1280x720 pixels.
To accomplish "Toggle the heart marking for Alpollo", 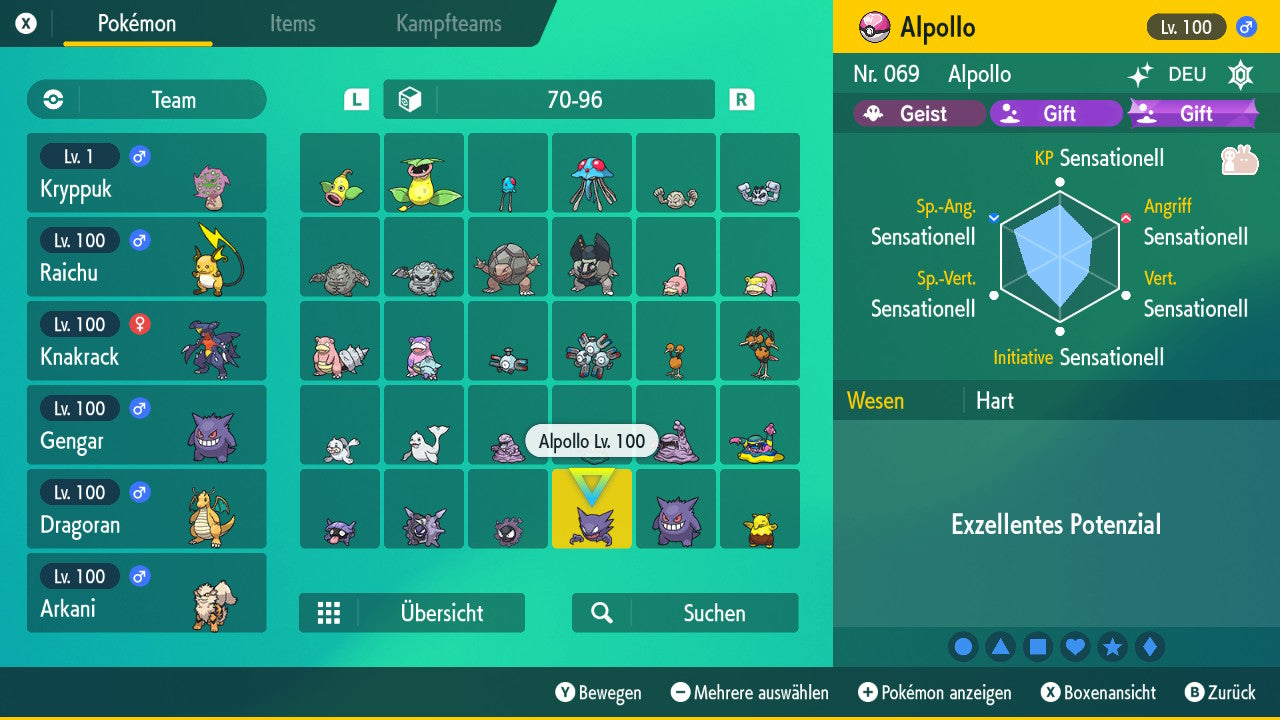I will point(1075,646).
